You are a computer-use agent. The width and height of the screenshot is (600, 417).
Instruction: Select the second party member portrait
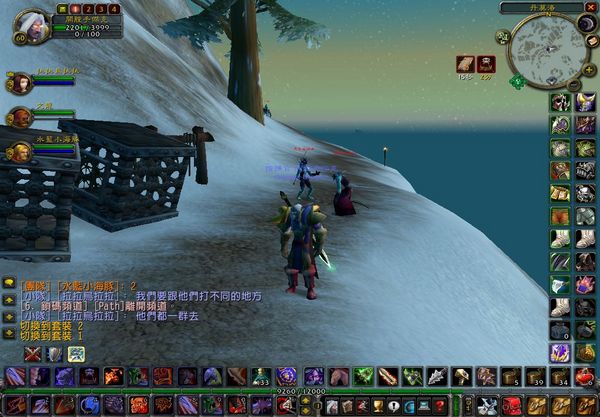[x=19, y=117]
